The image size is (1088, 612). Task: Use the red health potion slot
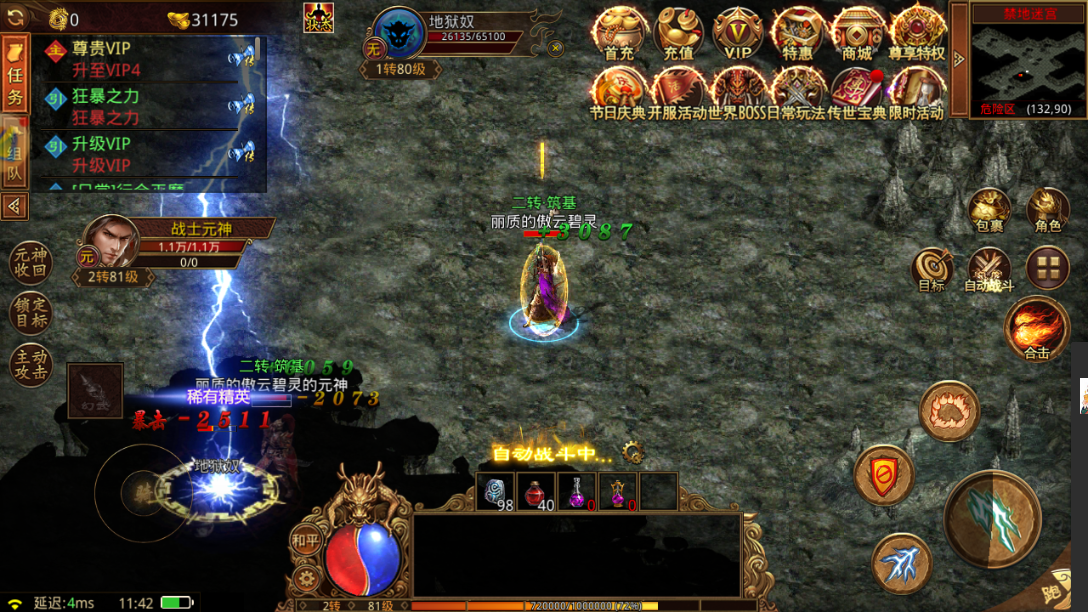click(x=538, y=493)
